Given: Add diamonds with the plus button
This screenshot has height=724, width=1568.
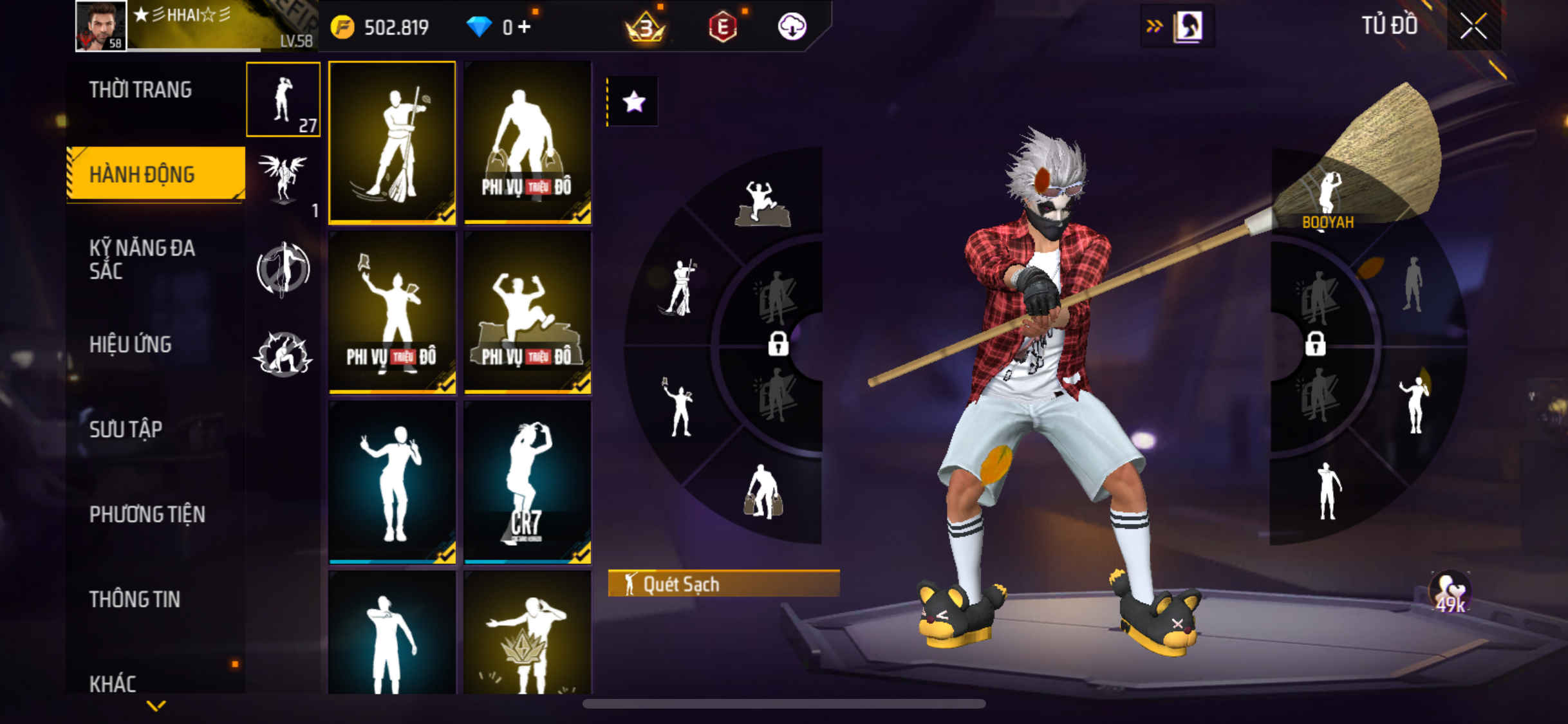Looking at the screenshot, I should (525, 27).
